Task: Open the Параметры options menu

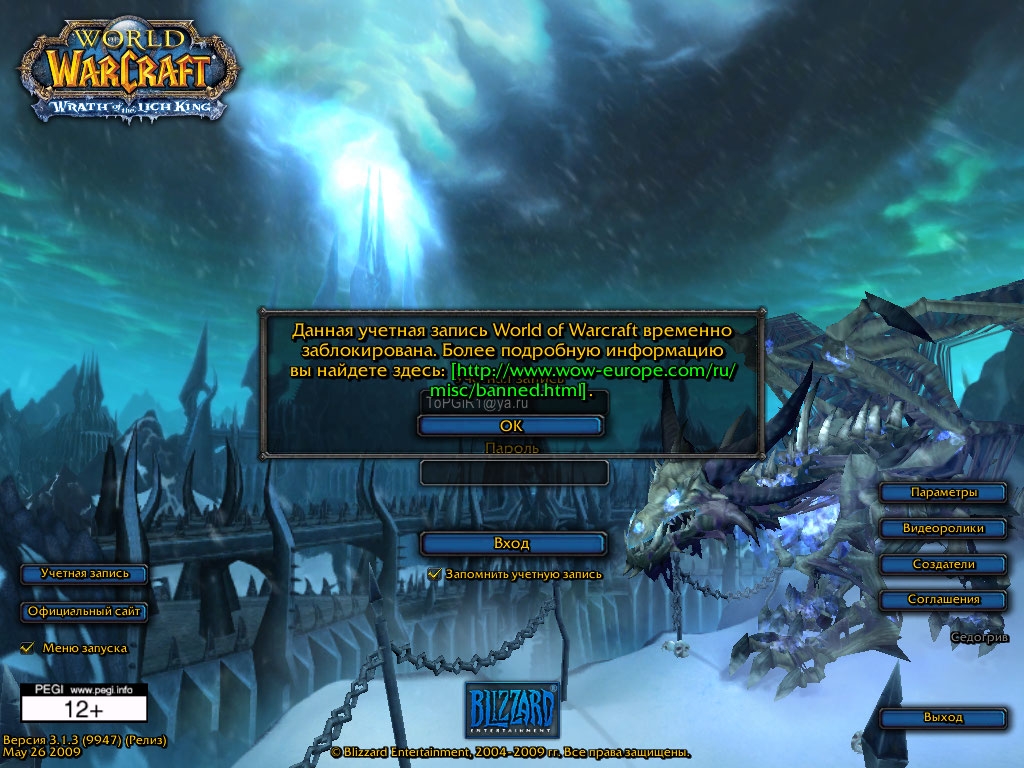Action: tap(943, 492)
